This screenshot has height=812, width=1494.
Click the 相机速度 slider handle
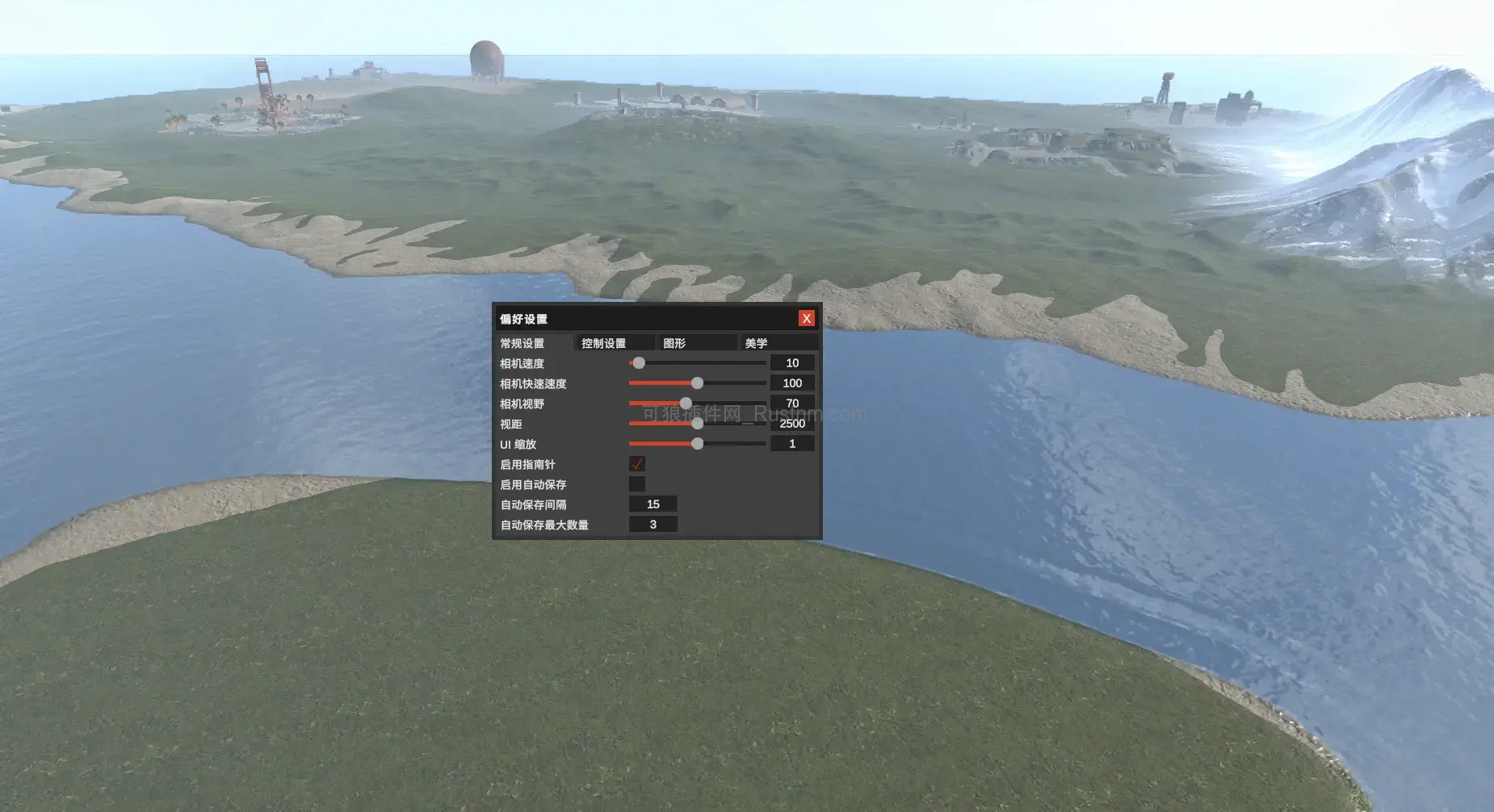(x=639, y=362)
